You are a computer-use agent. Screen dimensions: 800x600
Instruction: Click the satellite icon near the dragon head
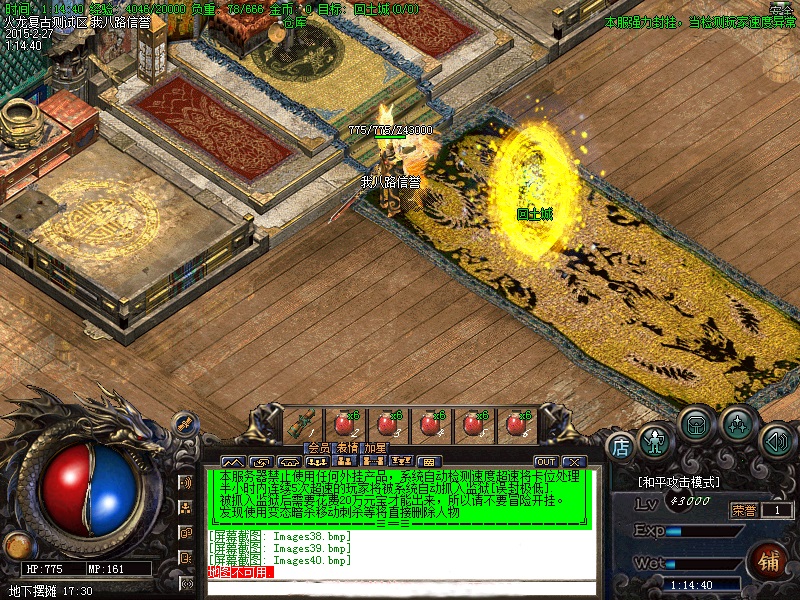(x=186, y=424)
